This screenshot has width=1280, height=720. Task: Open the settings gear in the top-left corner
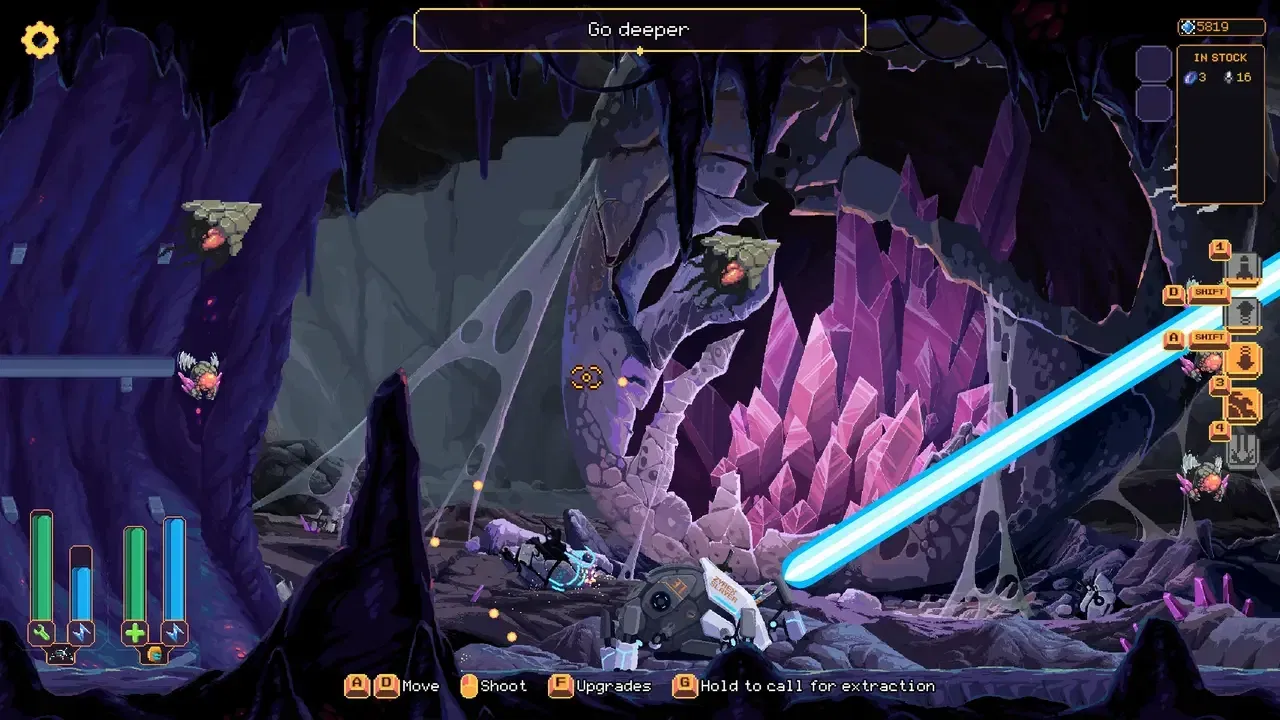click(39, 40)
